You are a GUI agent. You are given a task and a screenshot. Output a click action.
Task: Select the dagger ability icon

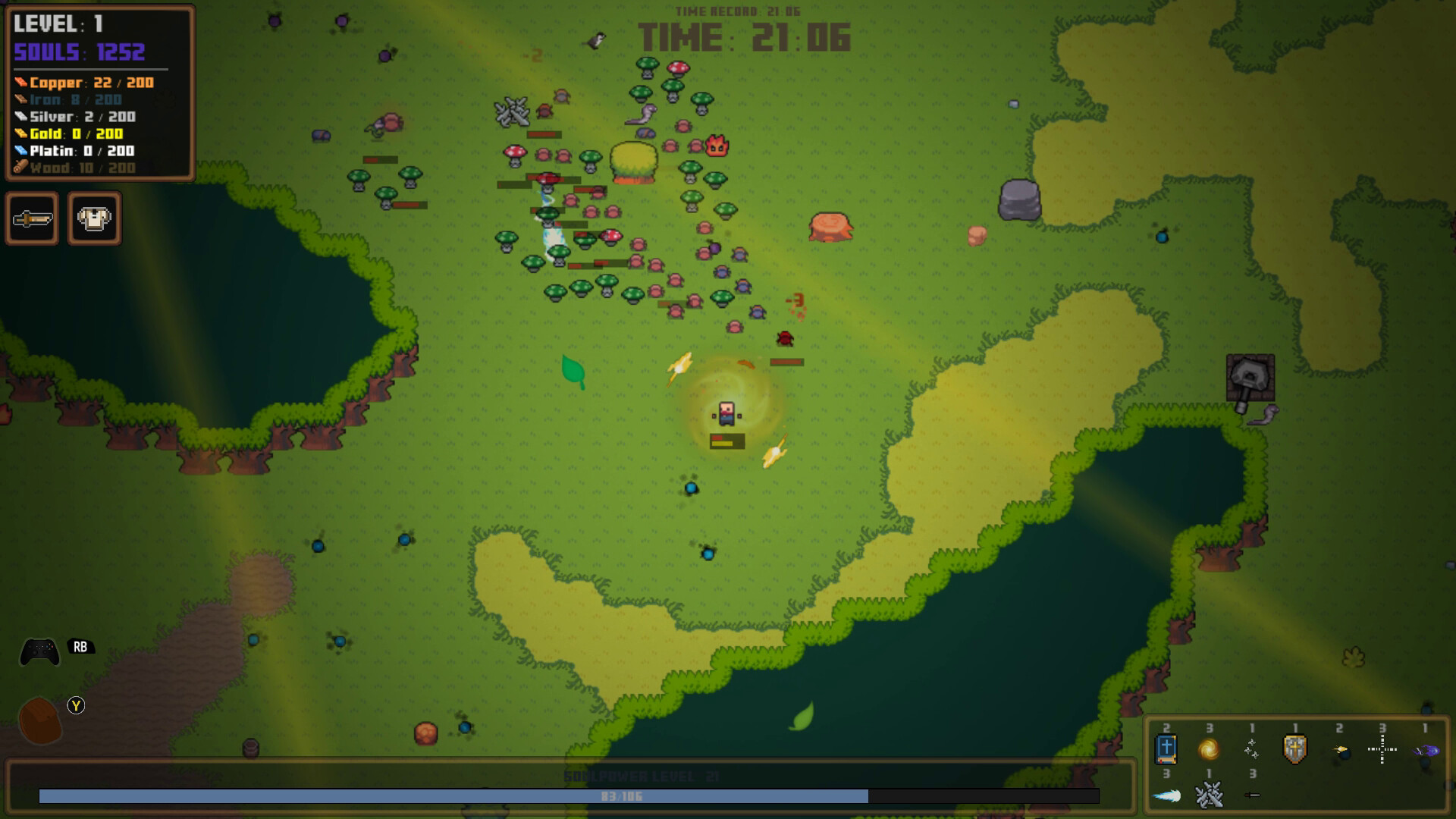(x=1251, y=795)
